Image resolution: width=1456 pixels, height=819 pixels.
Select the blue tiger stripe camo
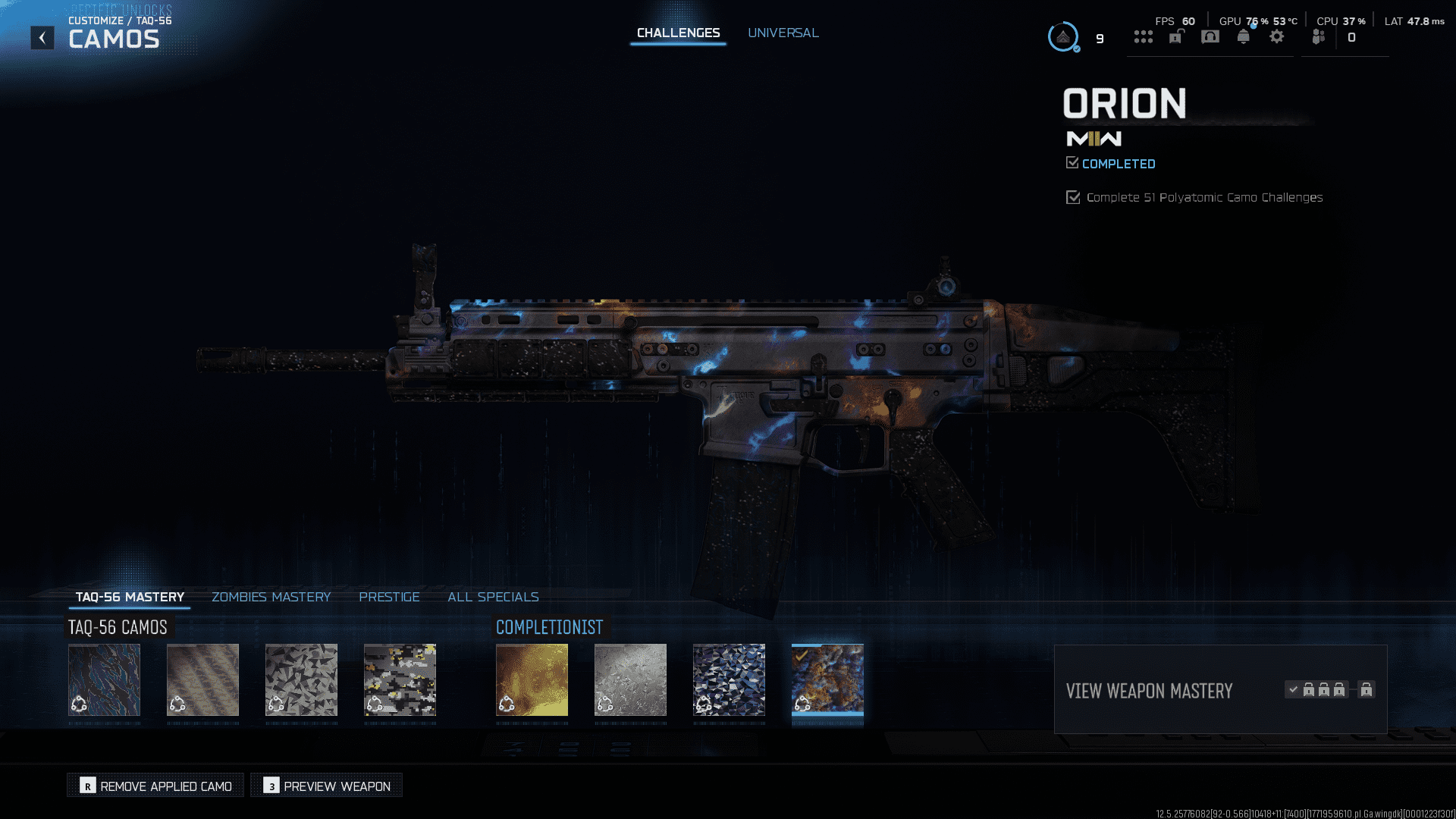pos(104,680)
